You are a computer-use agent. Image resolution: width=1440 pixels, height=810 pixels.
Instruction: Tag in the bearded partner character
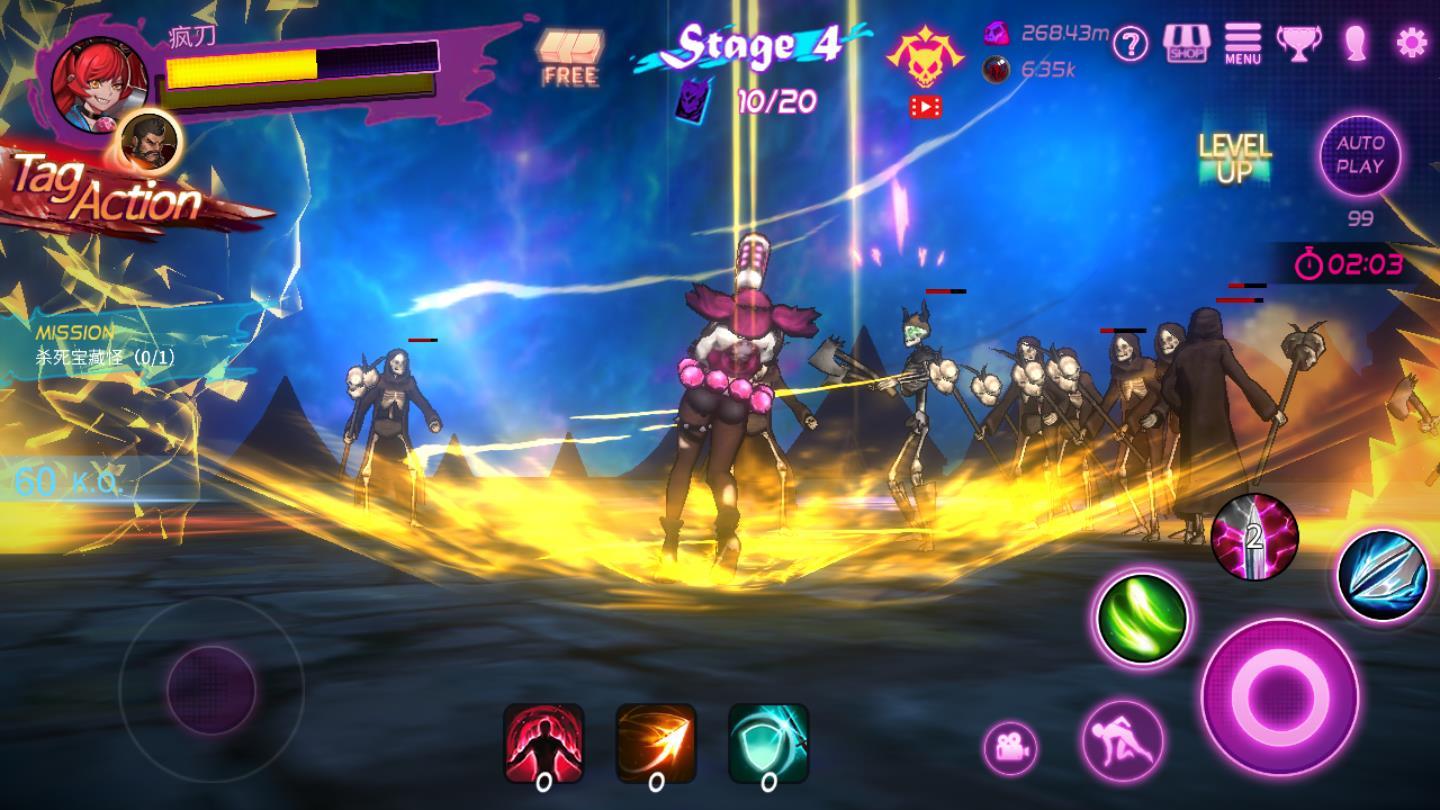pyautogui.click(x=150, y=142)
